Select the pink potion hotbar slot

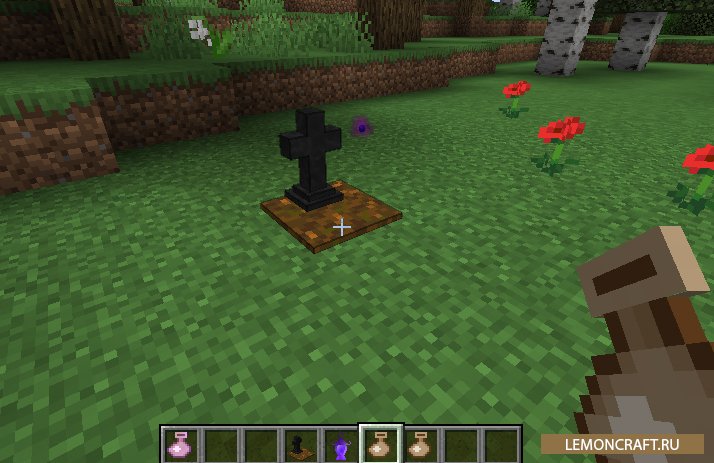coord(181,444)
